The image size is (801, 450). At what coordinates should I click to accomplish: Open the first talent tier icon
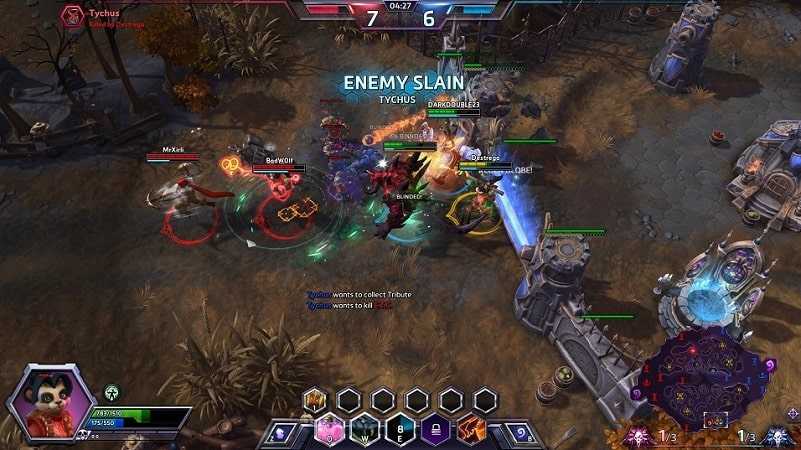coord(314,401)
